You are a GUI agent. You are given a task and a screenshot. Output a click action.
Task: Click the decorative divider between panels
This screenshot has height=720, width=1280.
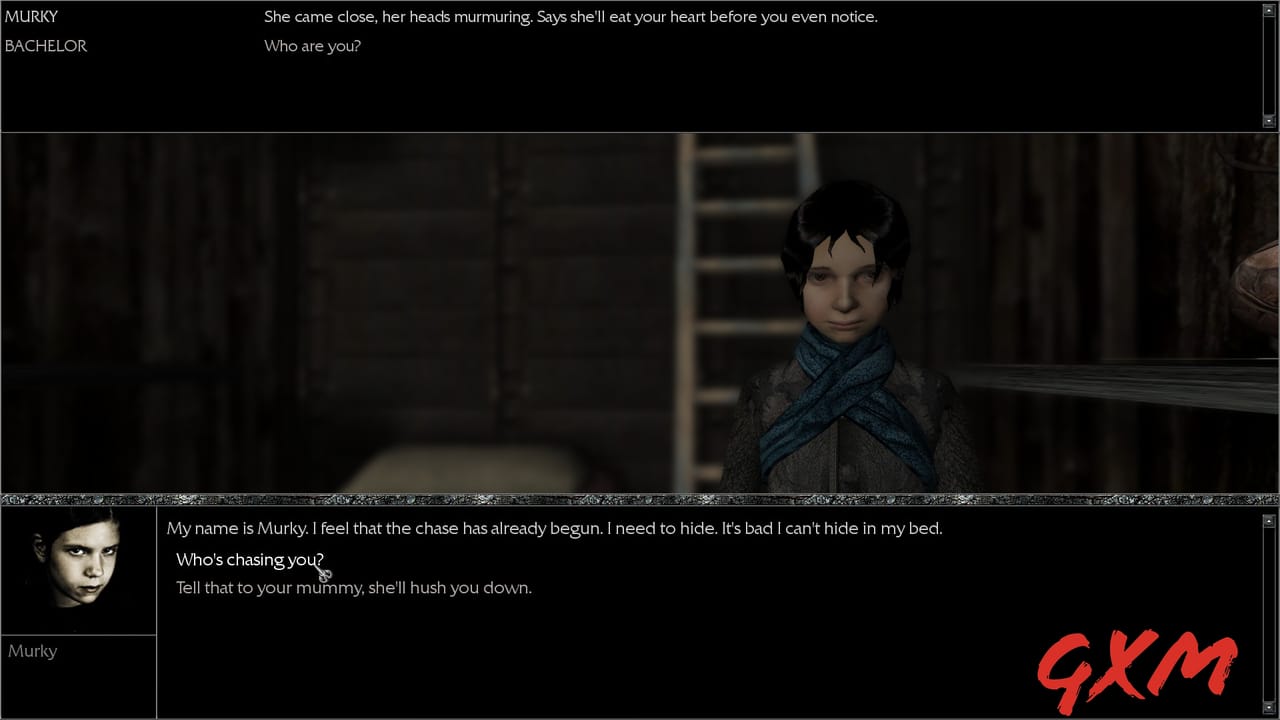point(640,497)
